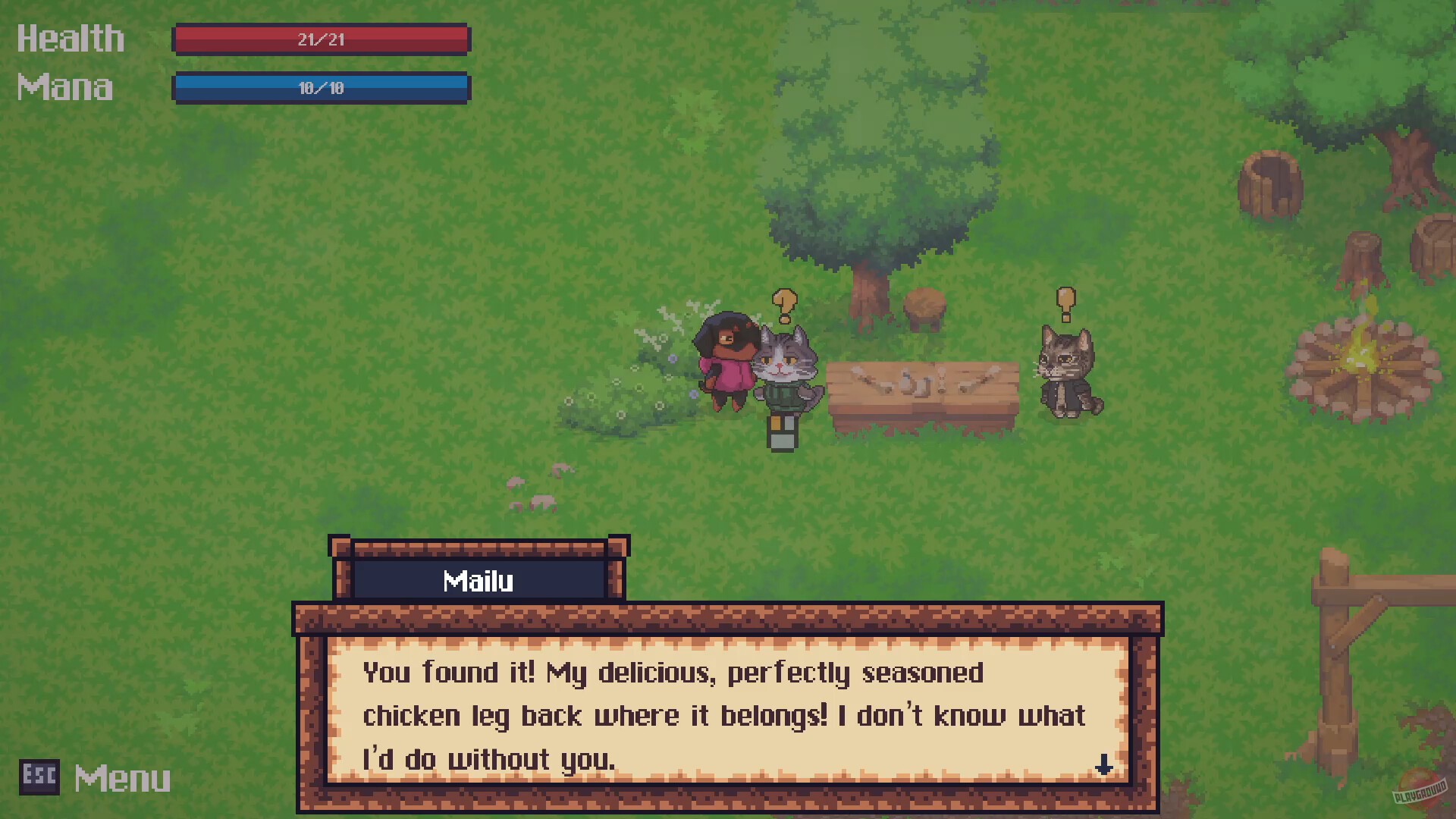Expand the dialogue by clicking its arrow indicator
The image size is (1456, 819).
click(1105, 766)
